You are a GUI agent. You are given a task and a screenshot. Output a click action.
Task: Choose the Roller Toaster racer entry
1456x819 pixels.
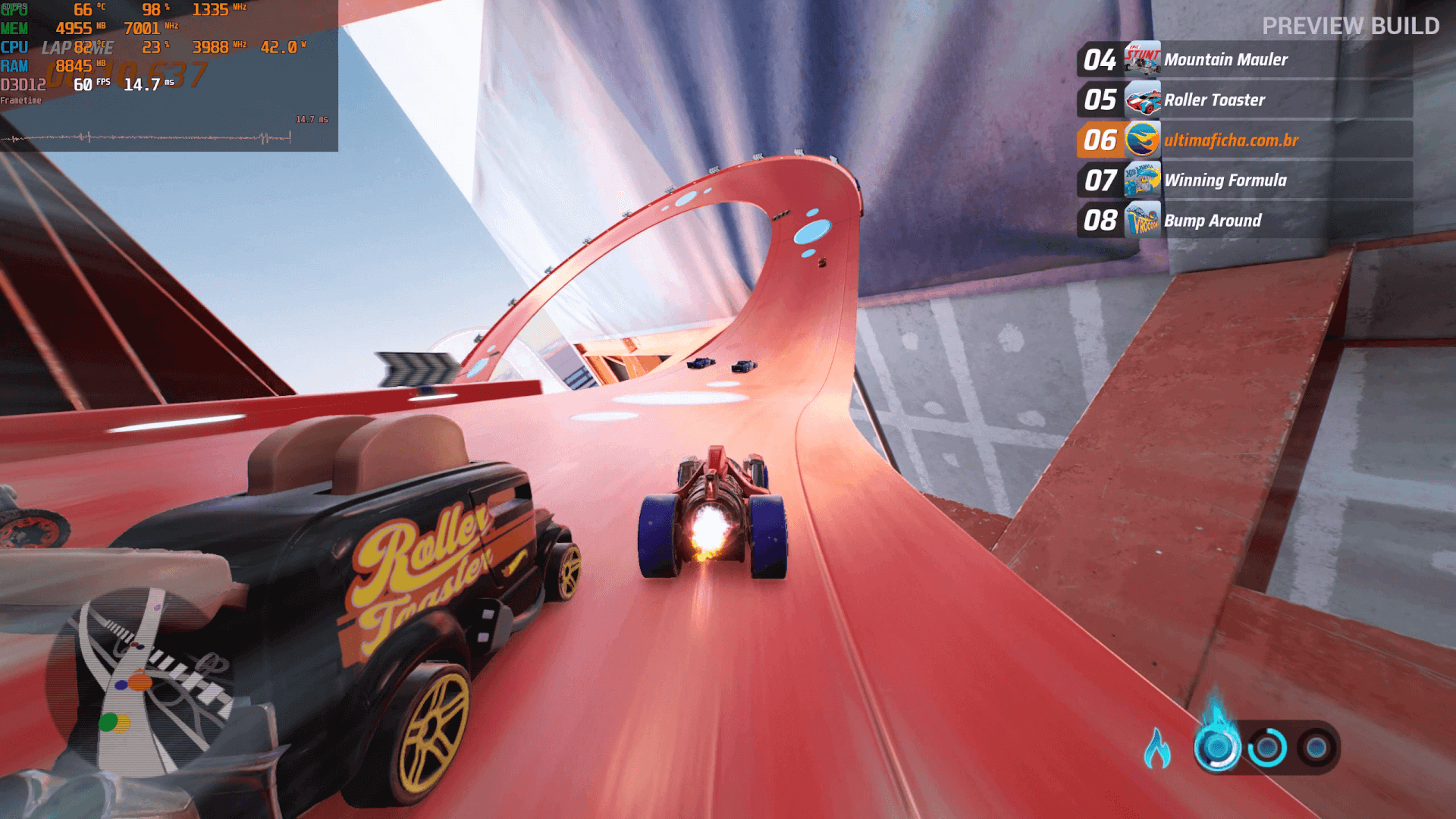click(x=1244, y=100)
